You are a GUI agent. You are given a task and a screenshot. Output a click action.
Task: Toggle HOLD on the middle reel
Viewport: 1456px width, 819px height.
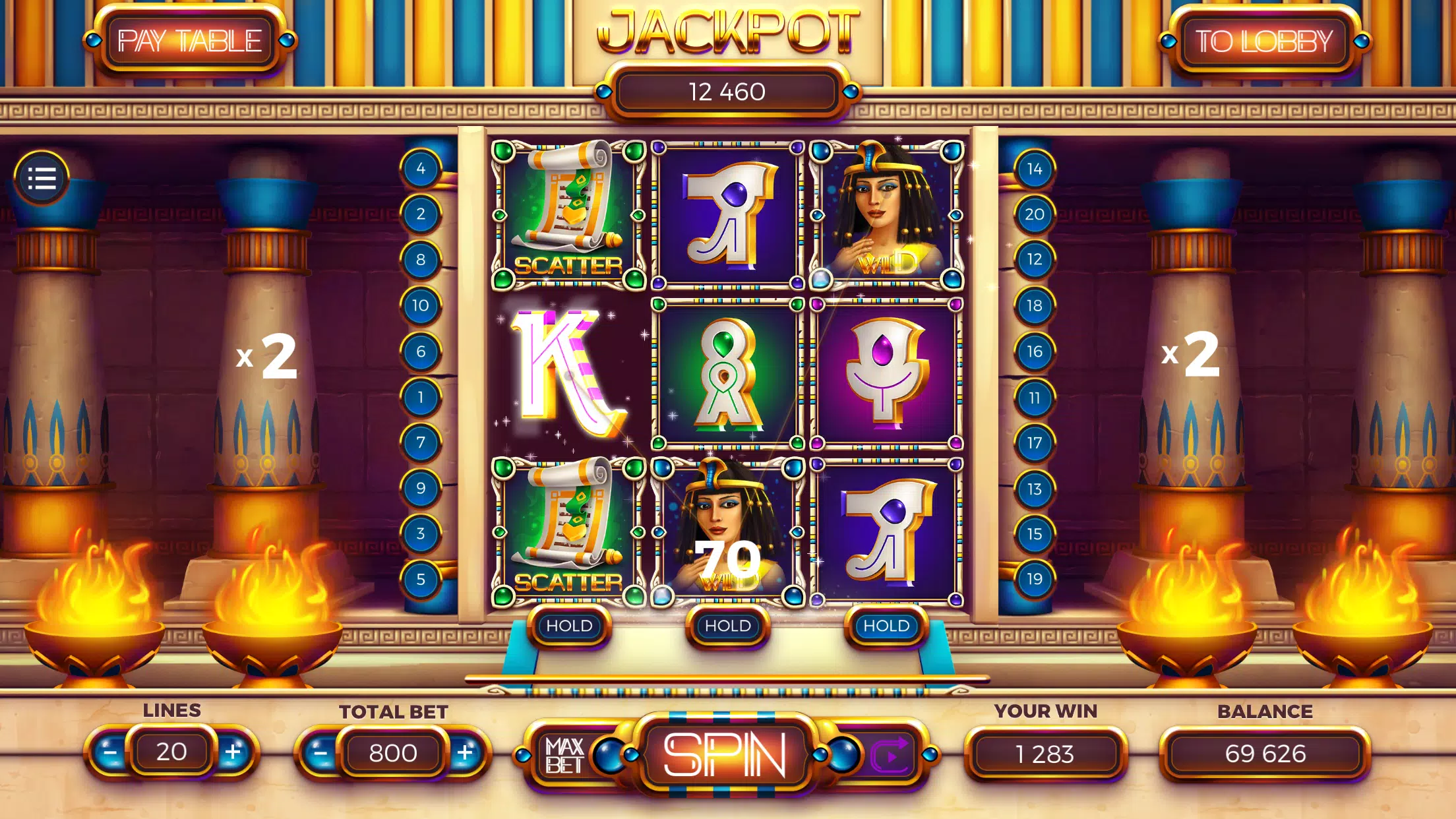(727, 626)
